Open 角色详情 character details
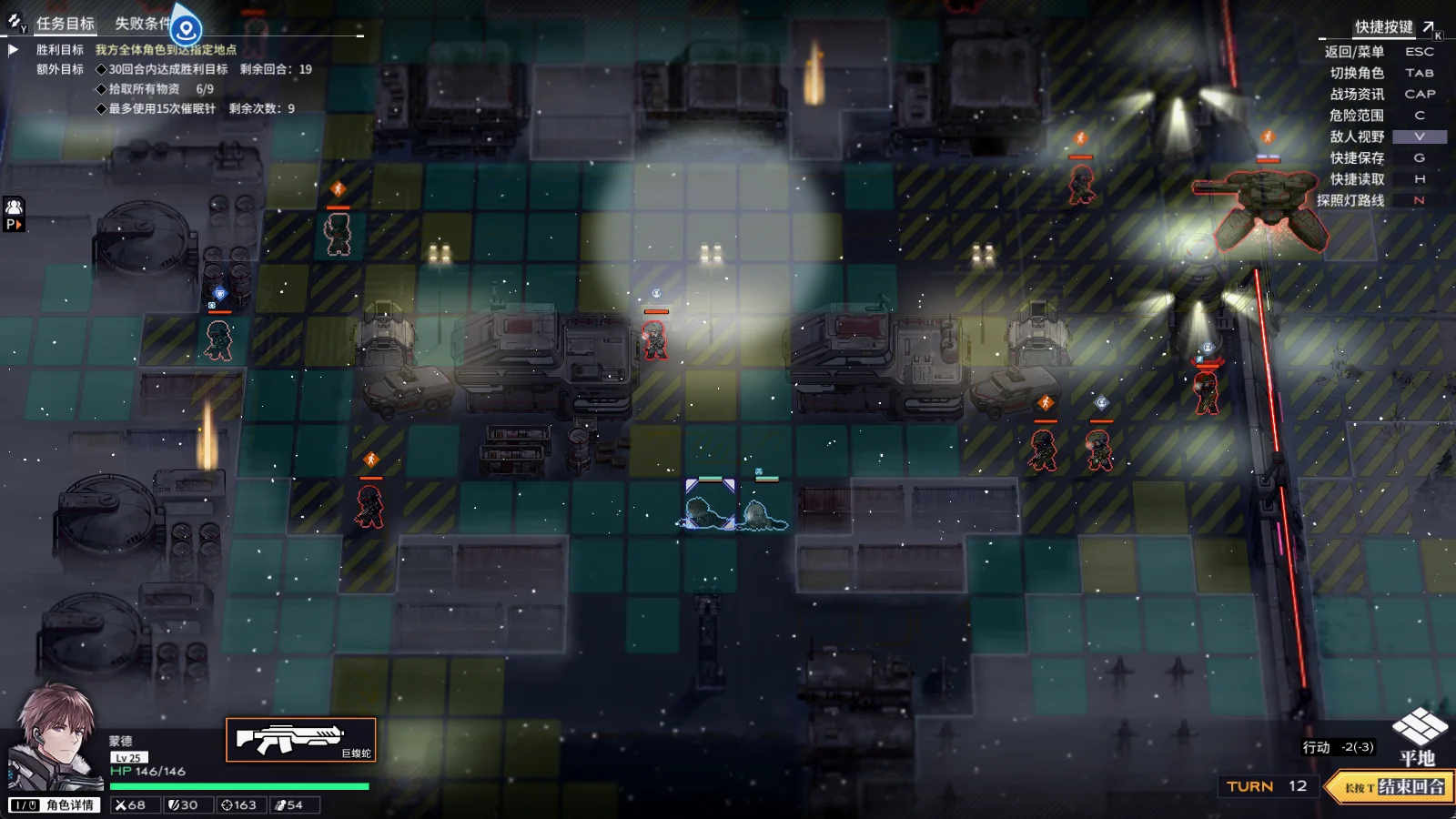The height and width of the screenshot is (819, 1456). 54,805
